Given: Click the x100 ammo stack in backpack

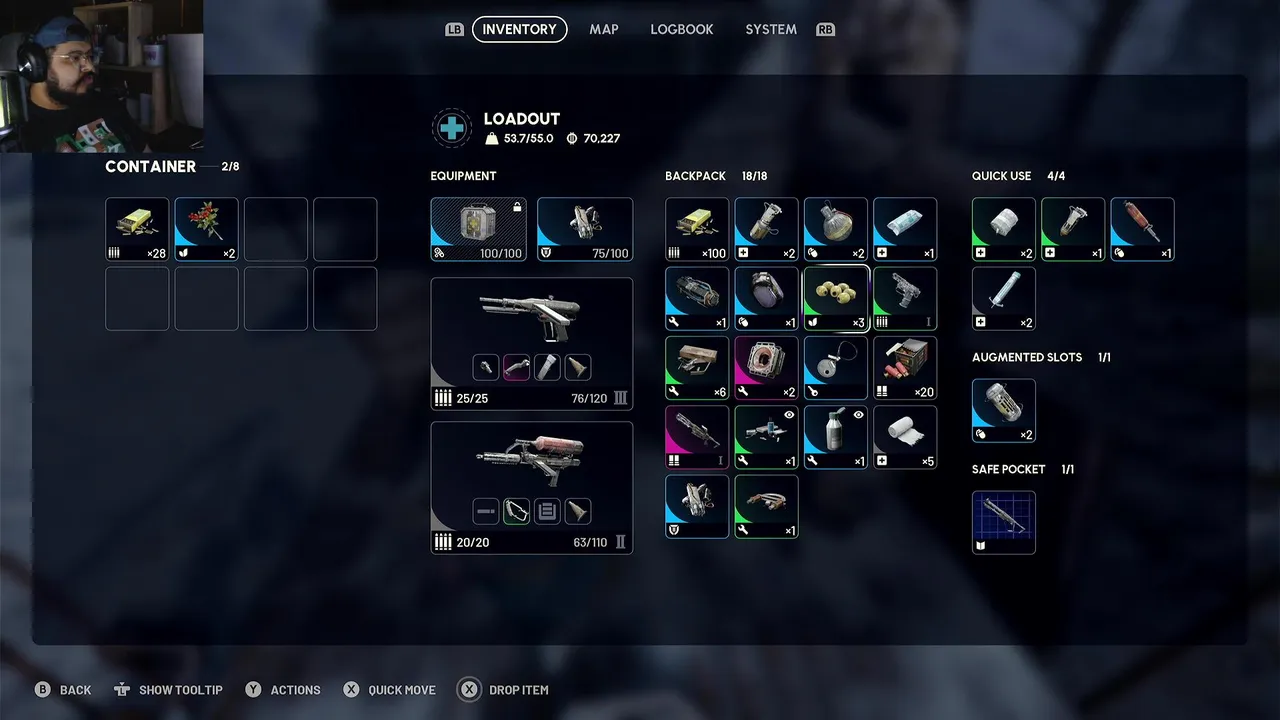Looking at the screenshot, I should click(x=697, y=229).
